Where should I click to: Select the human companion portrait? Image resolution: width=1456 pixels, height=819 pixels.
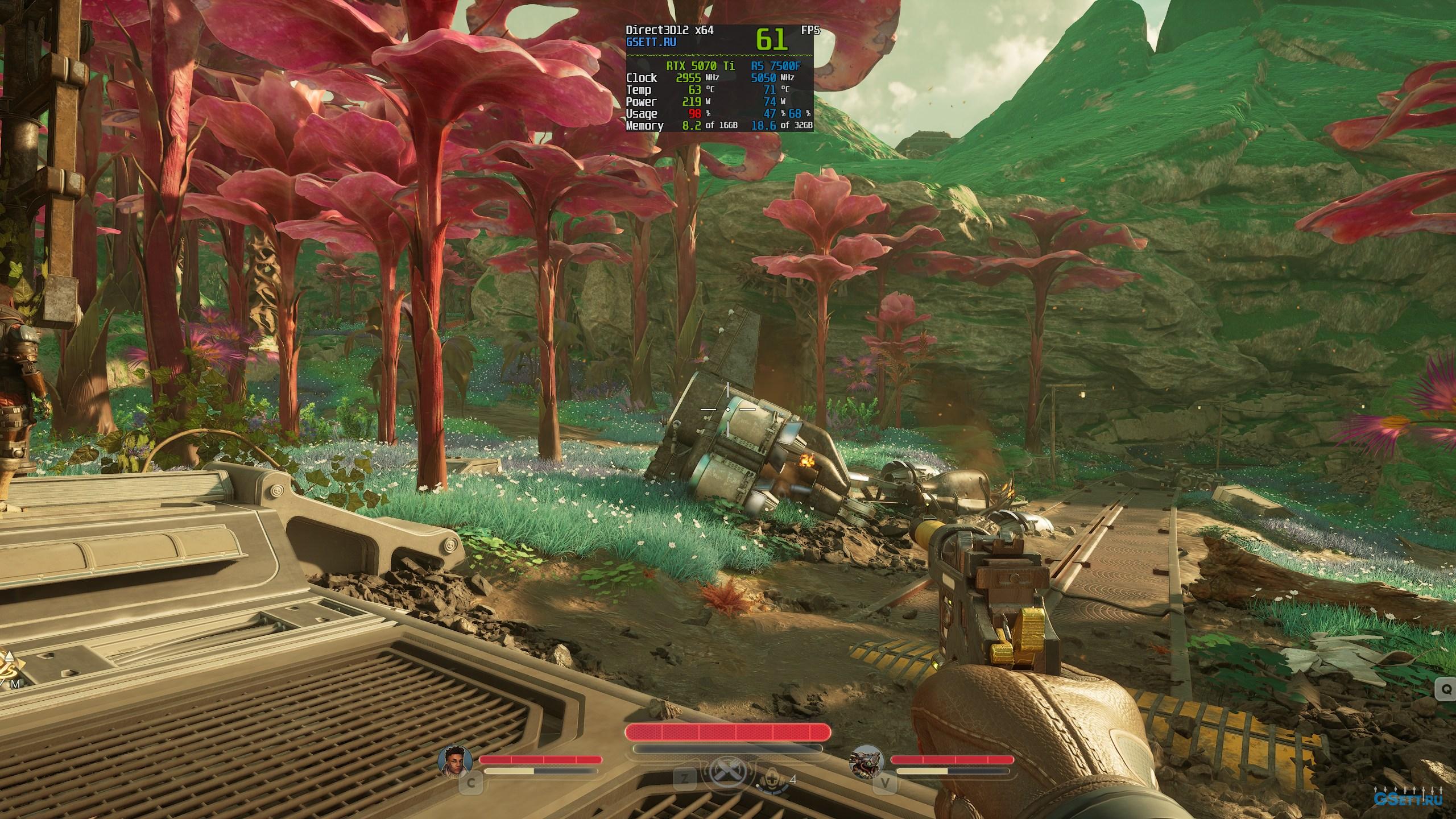pyautogui.click(x=454, y=761)
